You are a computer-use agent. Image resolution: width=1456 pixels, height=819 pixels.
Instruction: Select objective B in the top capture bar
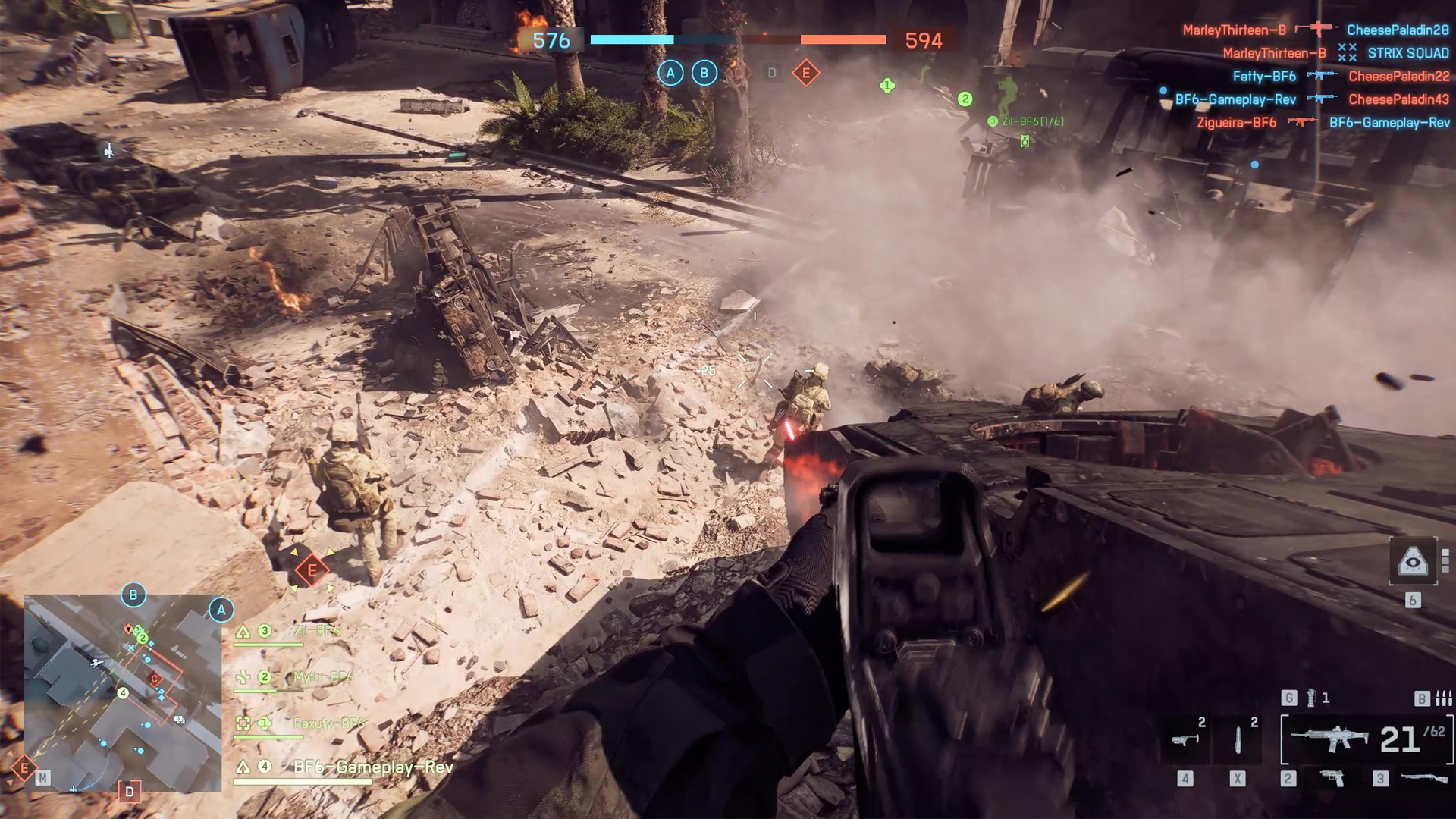(x=704, y=74)
